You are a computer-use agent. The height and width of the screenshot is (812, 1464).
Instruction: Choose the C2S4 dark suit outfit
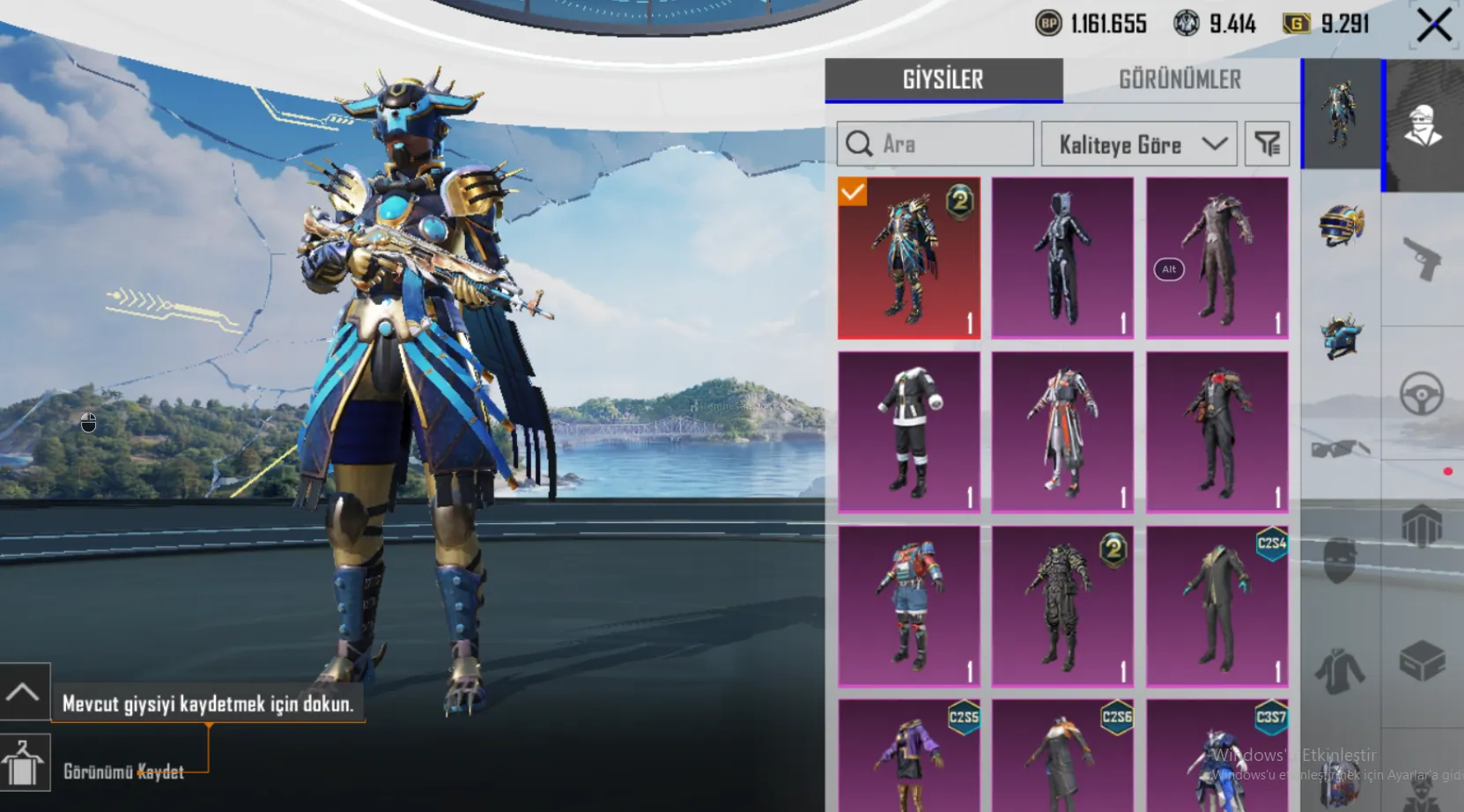tap(1216, 607)
